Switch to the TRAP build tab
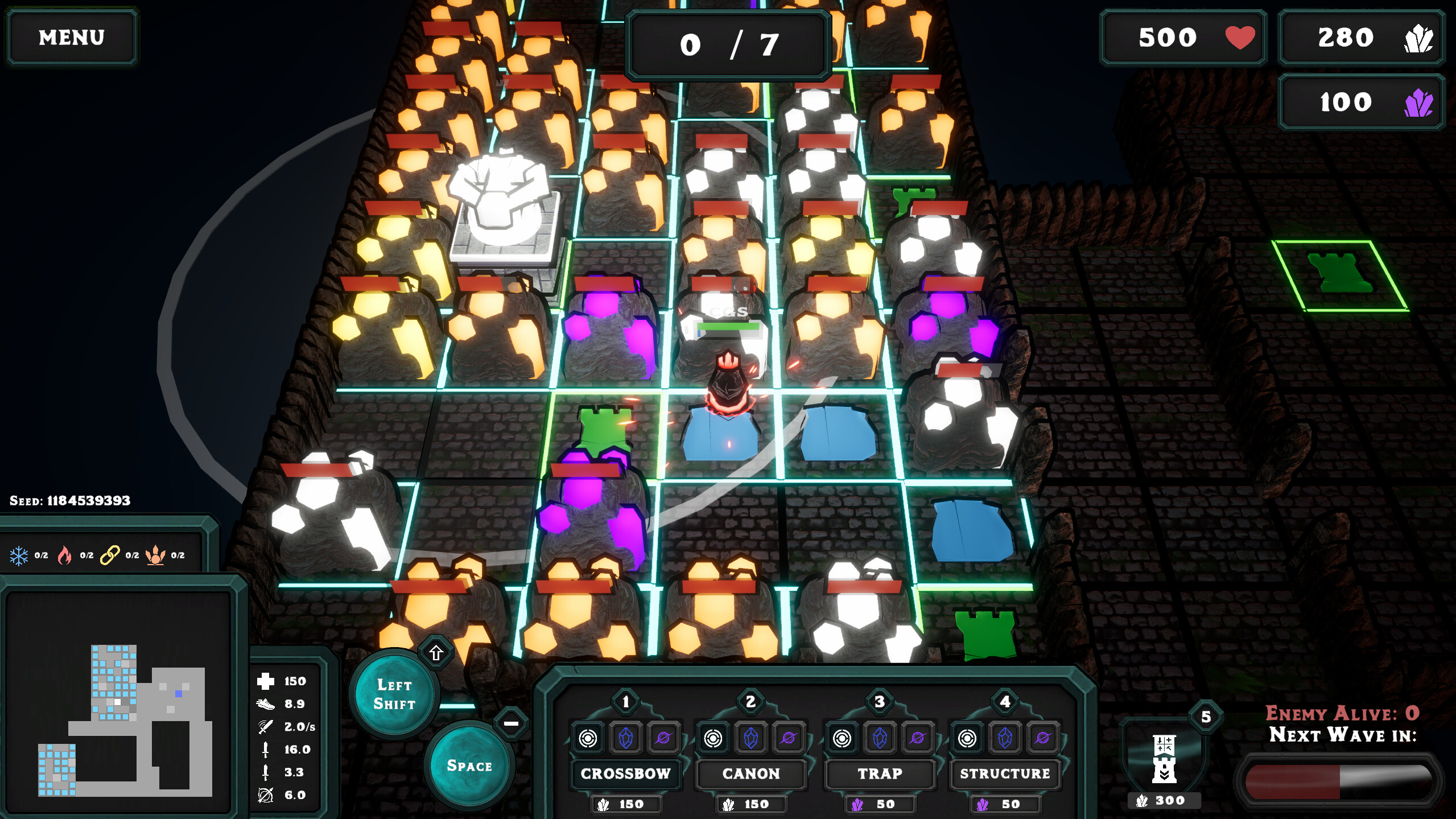 click(x=879, y=774)
